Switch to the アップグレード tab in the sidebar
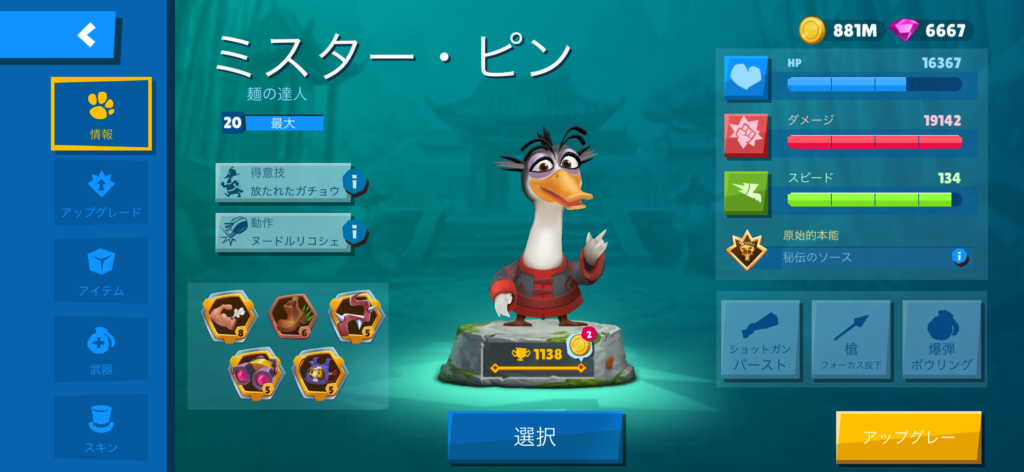The image size is (1024, 472). [x=101, y=193]
